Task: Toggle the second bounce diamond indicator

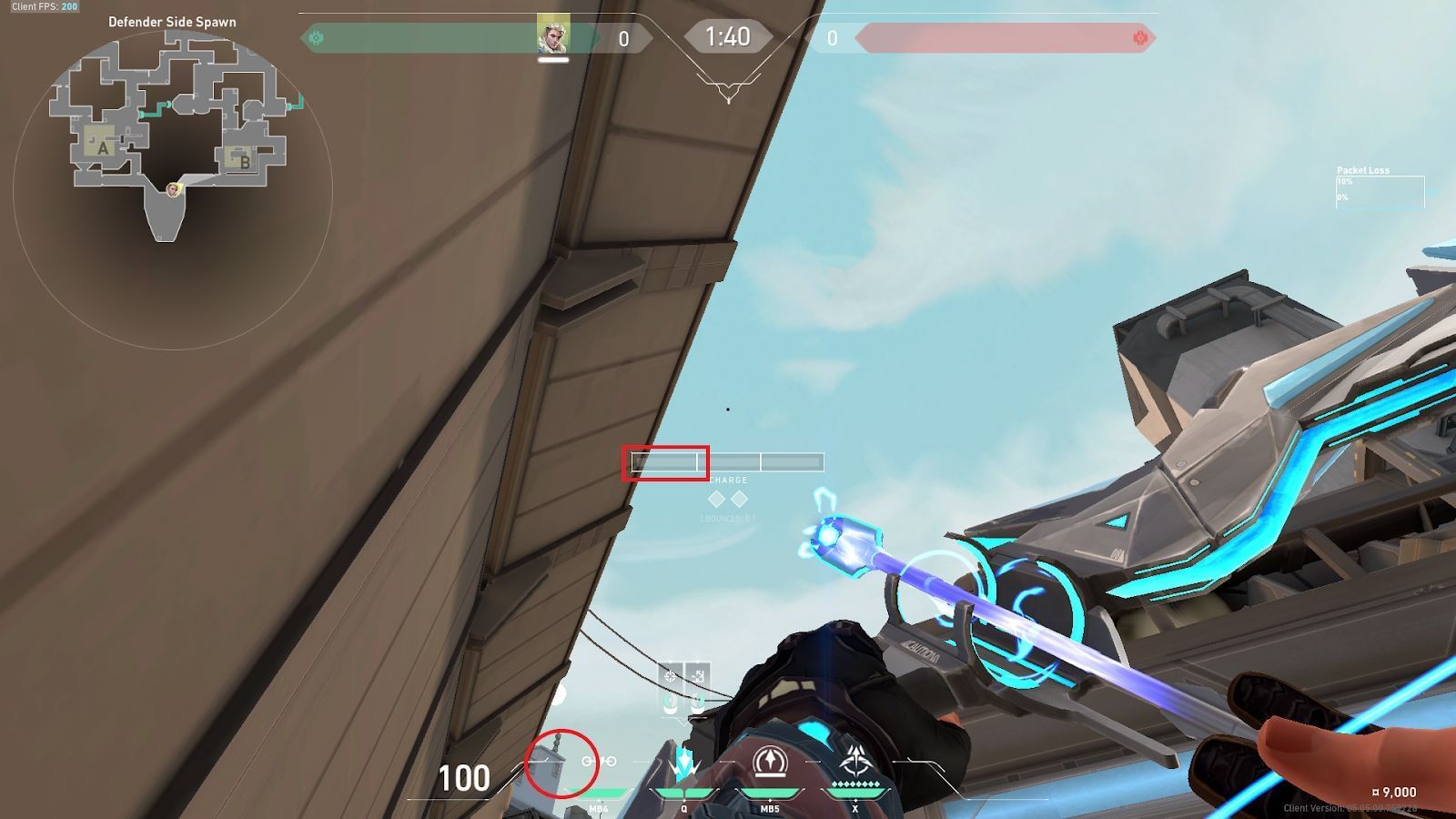Action: [x=740, y=498]
